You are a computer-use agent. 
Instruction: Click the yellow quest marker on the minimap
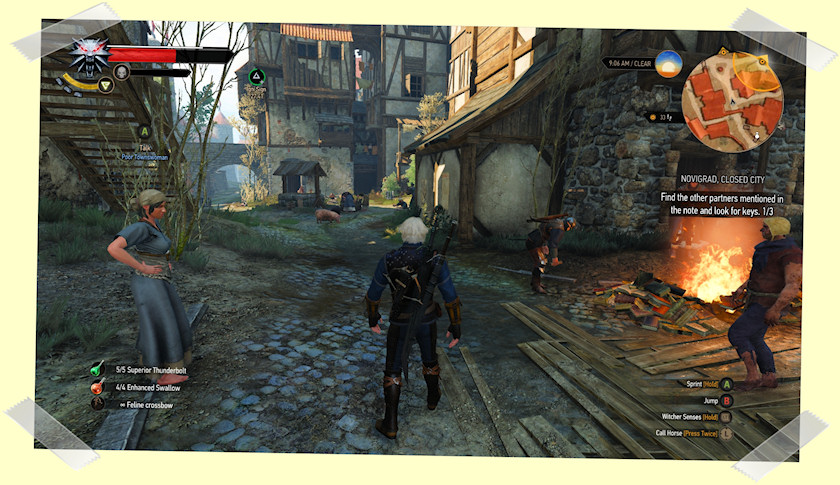(762, 64)
